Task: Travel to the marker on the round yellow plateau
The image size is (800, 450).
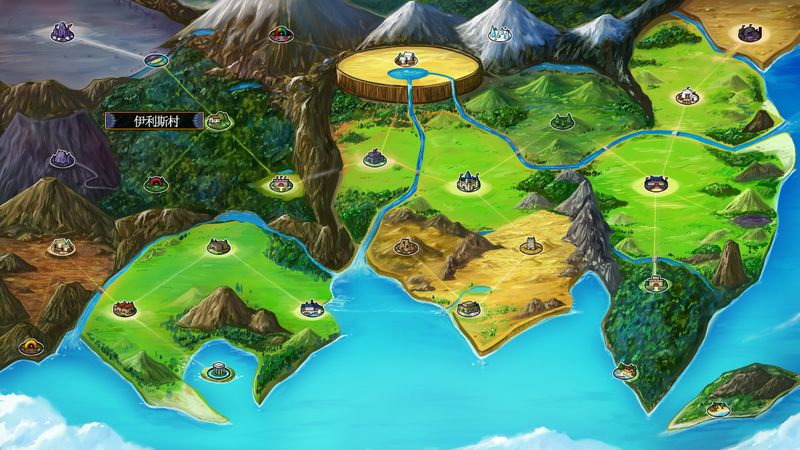Action: coord(405,62)
